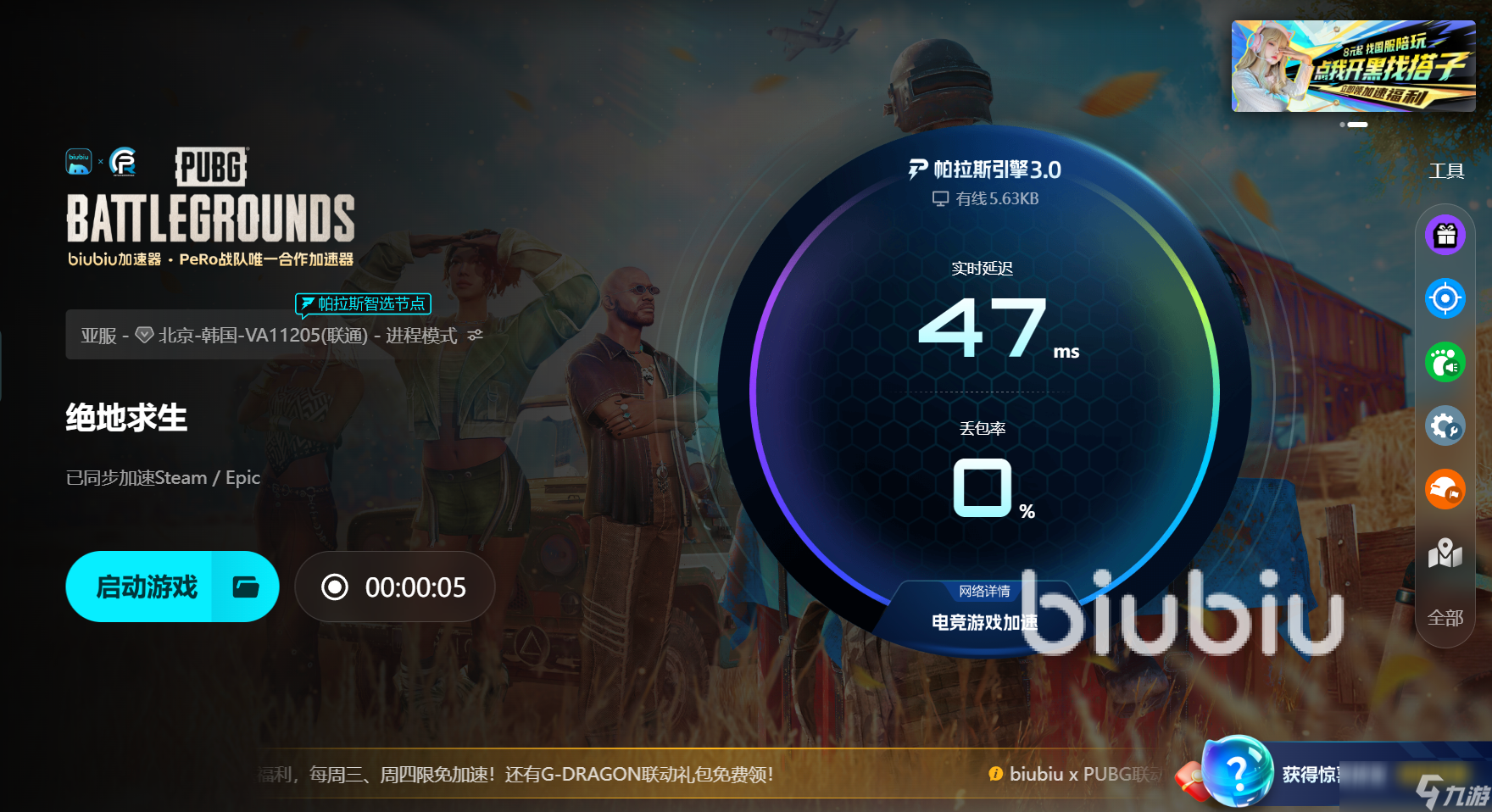This screenshot has height=812, width=1492.
Task: Open the gift rewards panel icon
Action: point(1445,236)
